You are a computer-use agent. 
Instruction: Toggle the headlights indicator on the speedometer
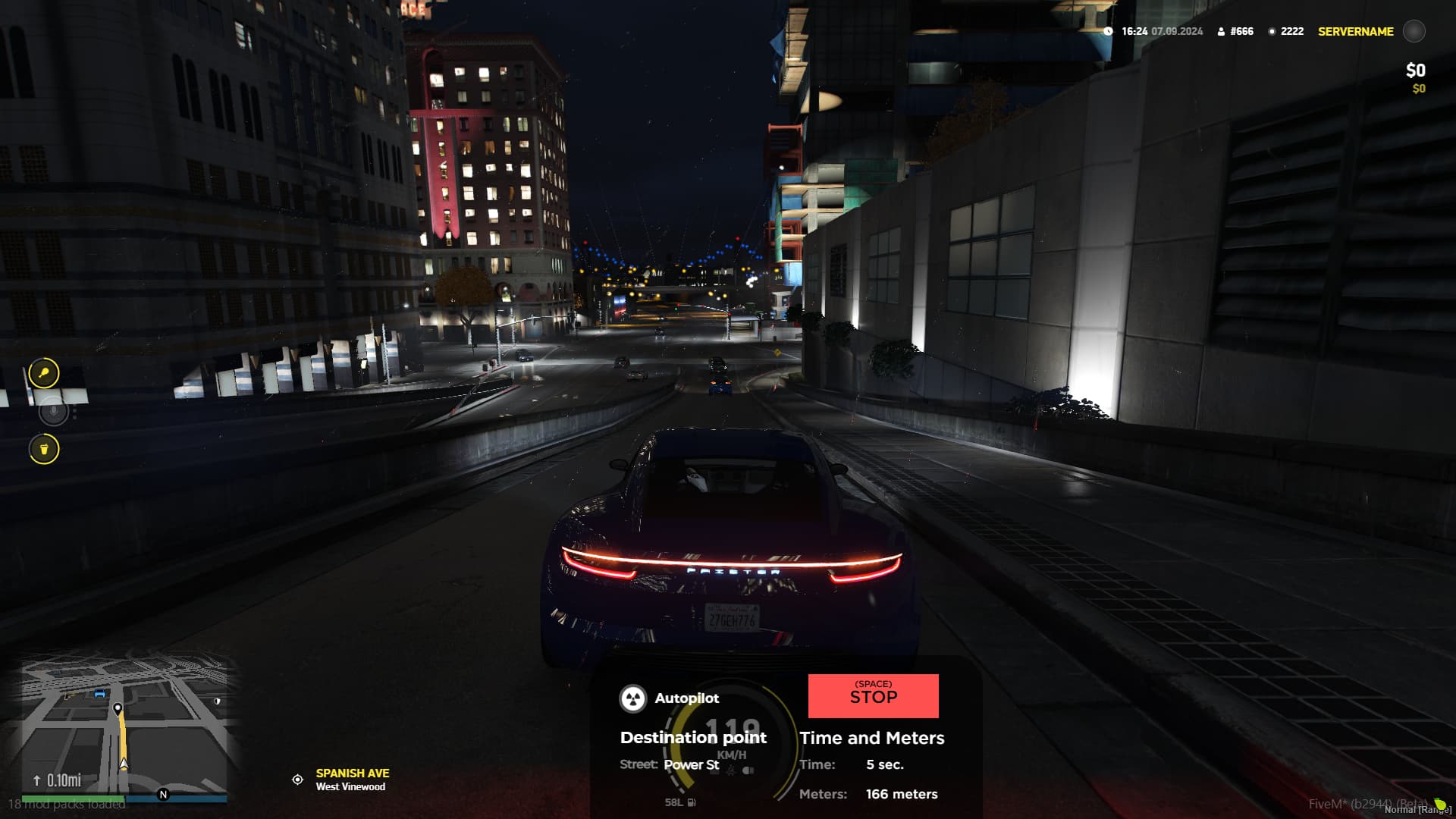748,770
